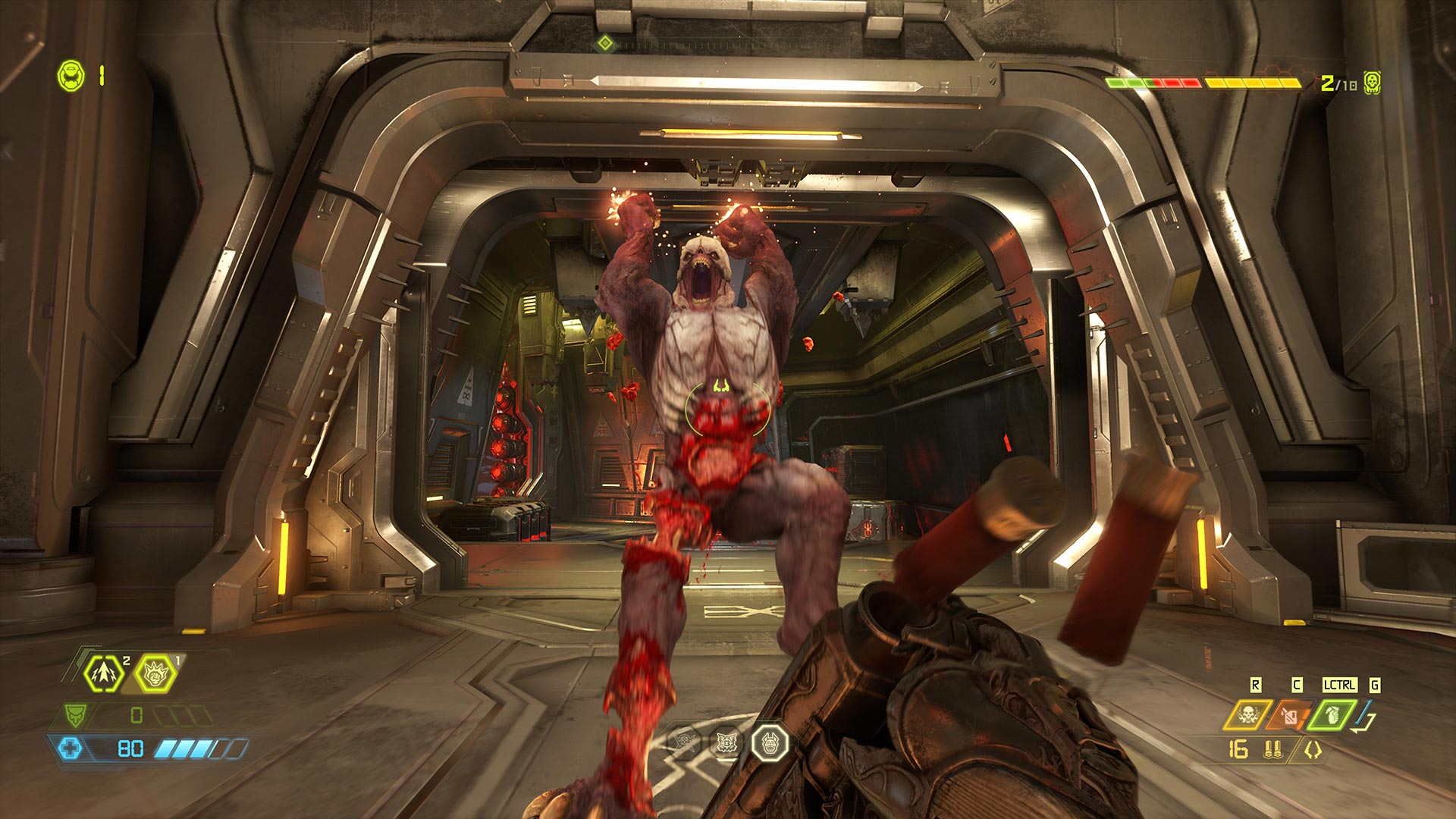Enable the blue weapon-swap arrow beside the G keybind
This screenshot has height=819, width=1456.
click(1363, 714)
